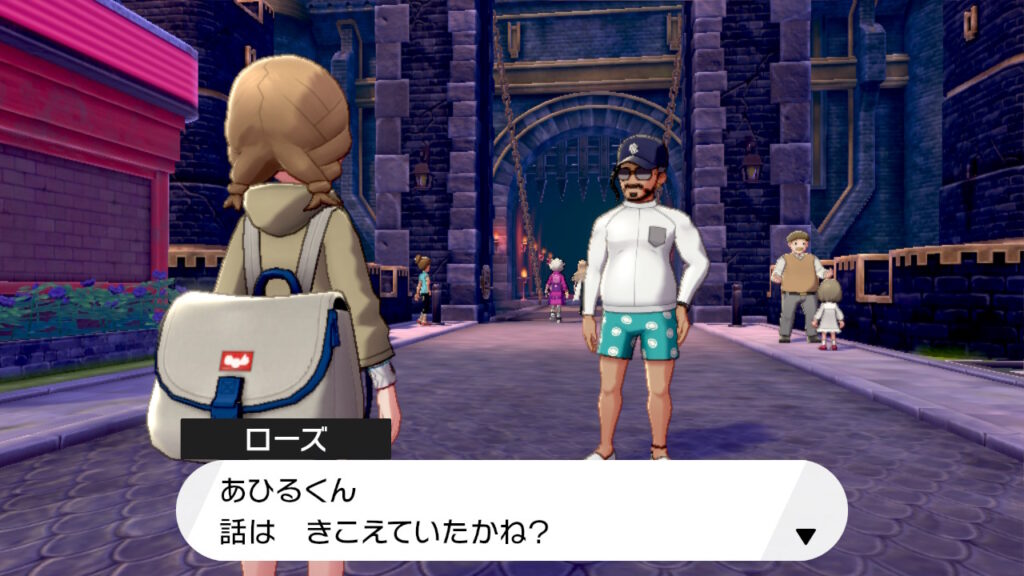Advance dialogue with the black arrow indicator
Image resolution: width=1024 pixels, height=576 pixels.
coord(805,536)
